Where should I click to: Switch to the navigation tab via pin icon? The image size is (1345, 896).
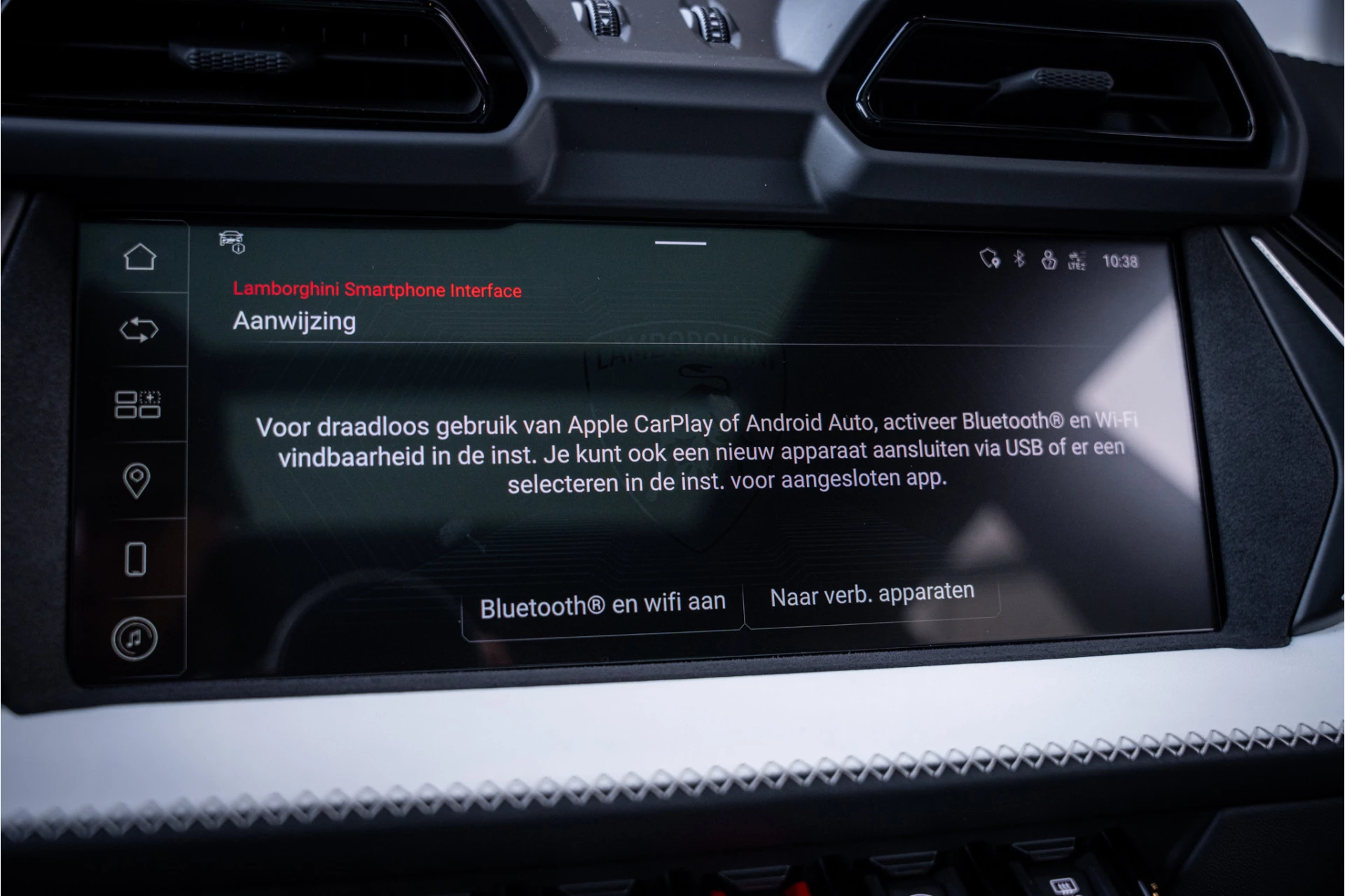(x=138, y=479)
